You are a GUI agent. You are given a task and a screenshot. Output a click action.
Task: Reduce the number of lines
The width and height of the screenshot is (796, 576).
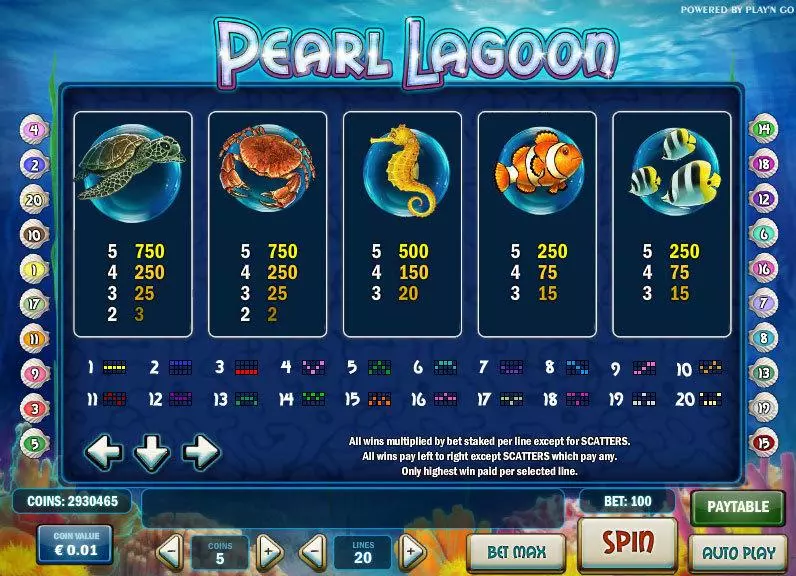pyautogui.click(x=314, y=549)
